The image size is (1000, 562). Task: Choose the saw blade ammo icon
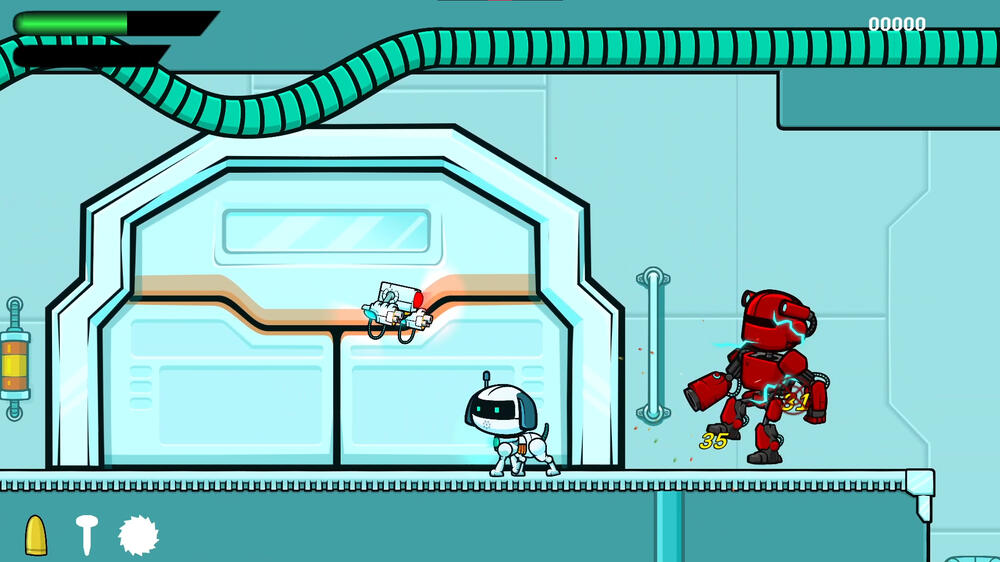(x=139, y=535)
